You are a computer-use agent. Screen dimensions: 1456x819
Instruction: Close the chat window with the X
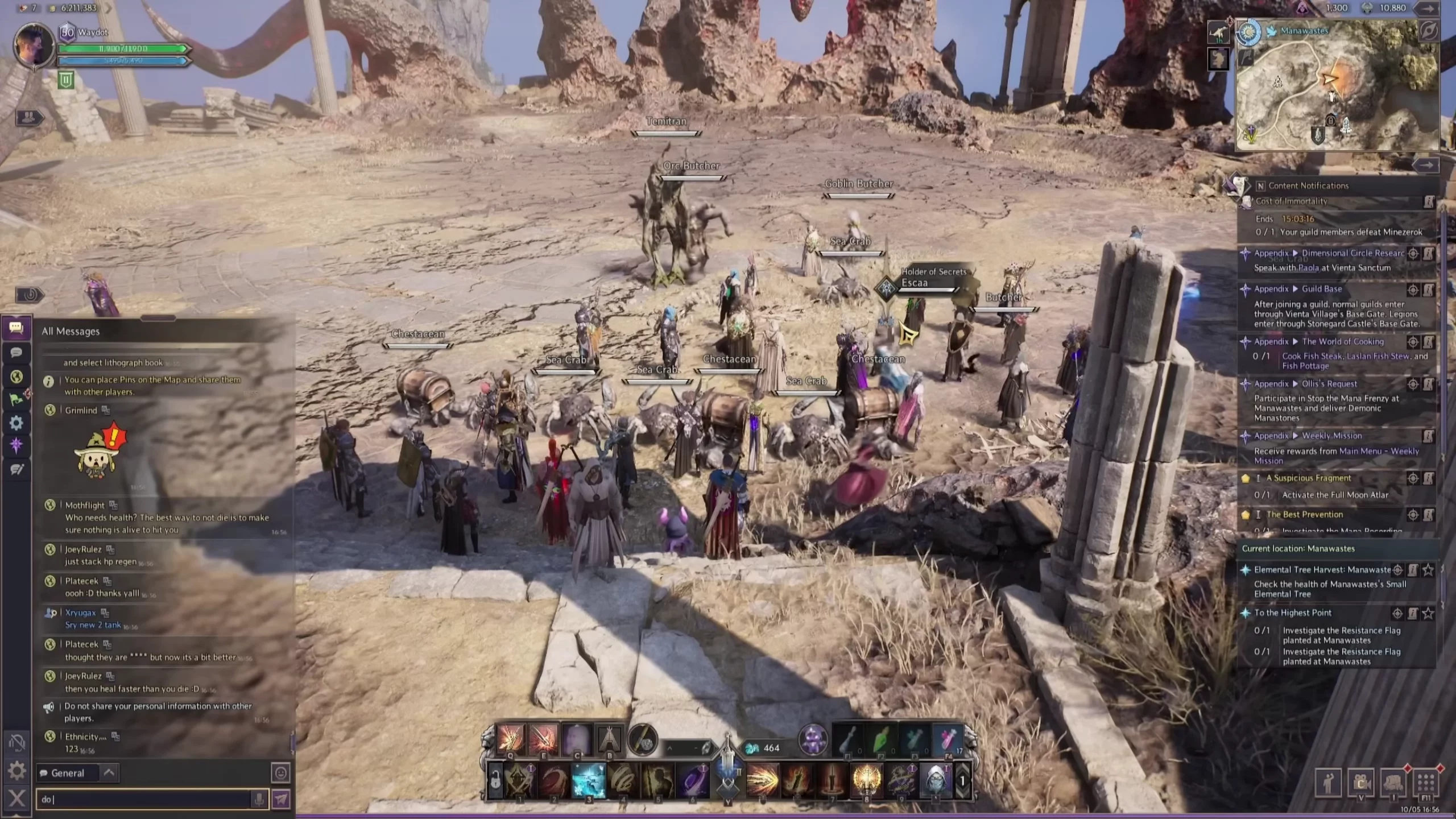pos(16,799)
